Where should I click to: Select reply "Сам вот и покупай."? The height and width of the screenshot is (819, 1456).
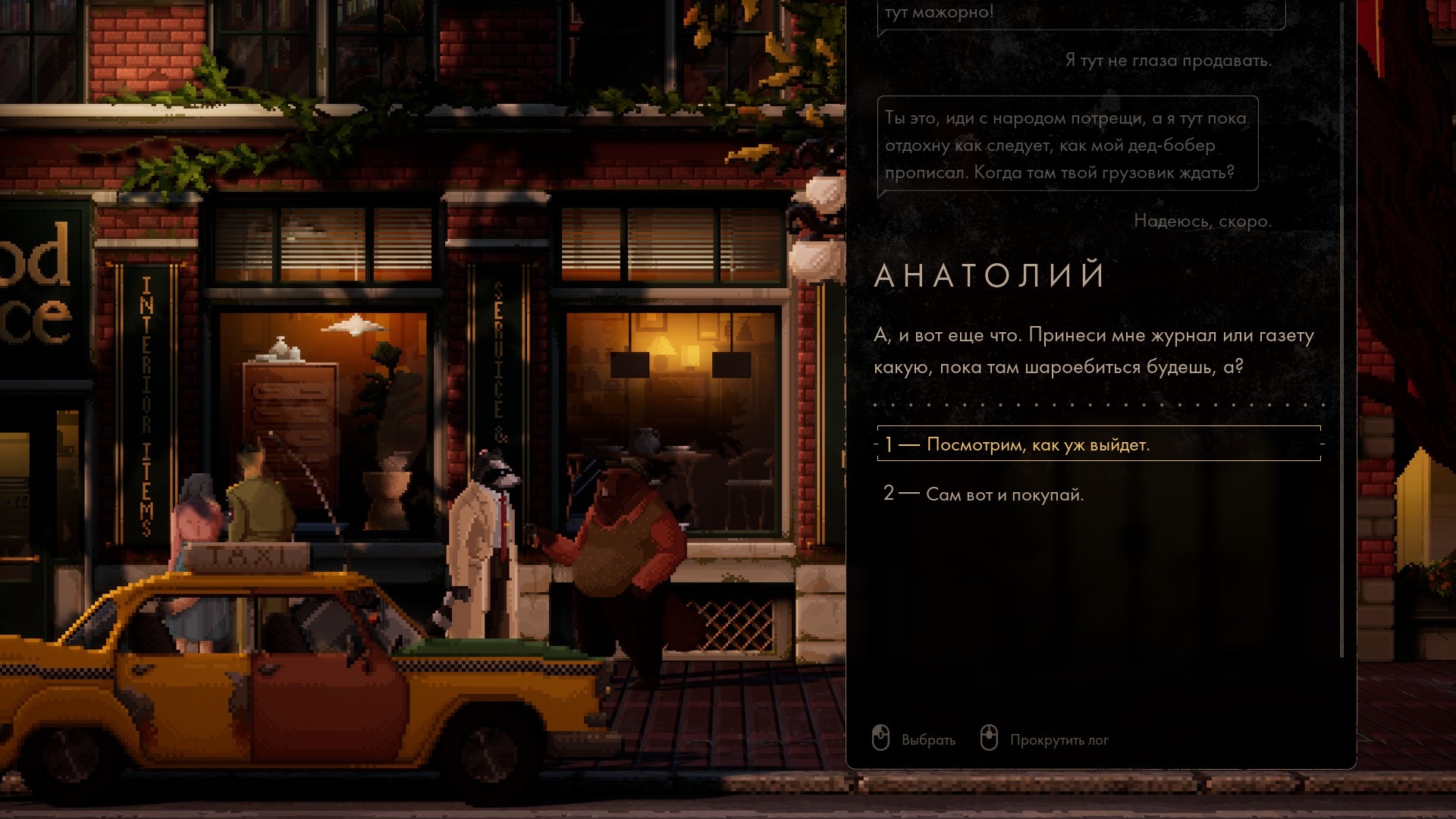1005,494
